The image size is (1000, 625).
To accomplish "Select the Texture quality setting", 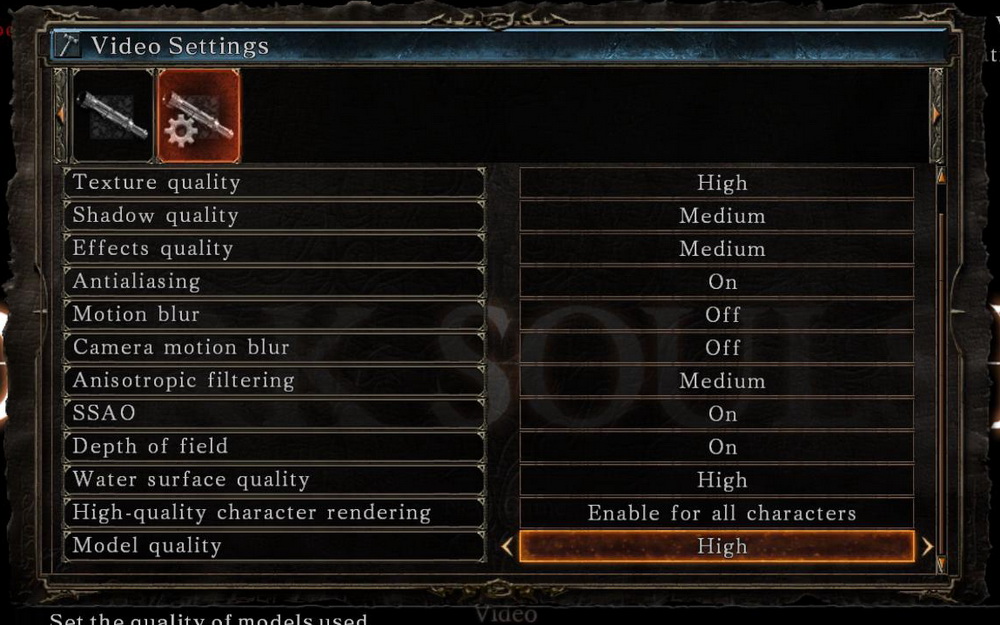I will 274,183.
